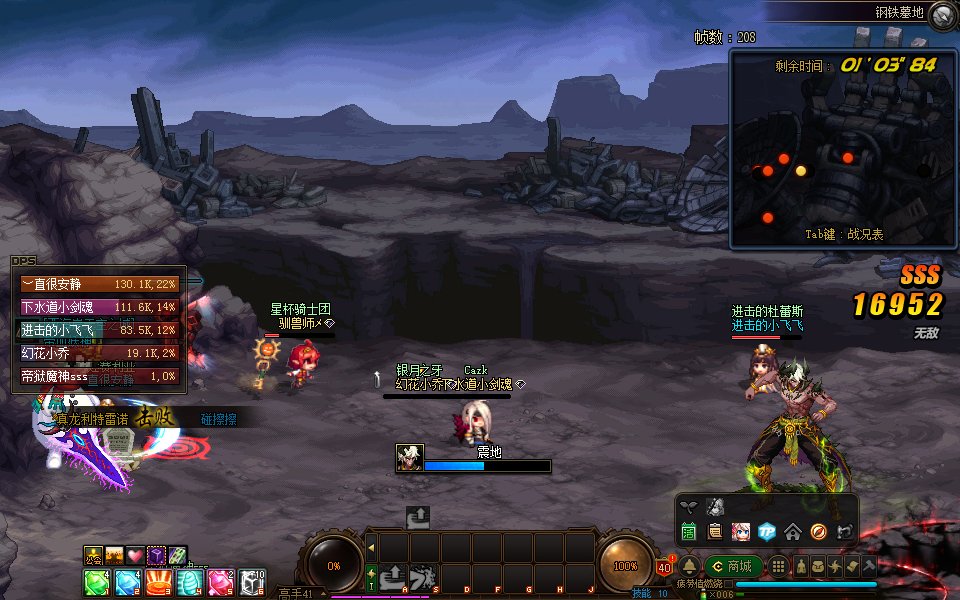Open the inventory bag menu icon
The width and height of the screenshot is (960, 600).
point(818,567)
